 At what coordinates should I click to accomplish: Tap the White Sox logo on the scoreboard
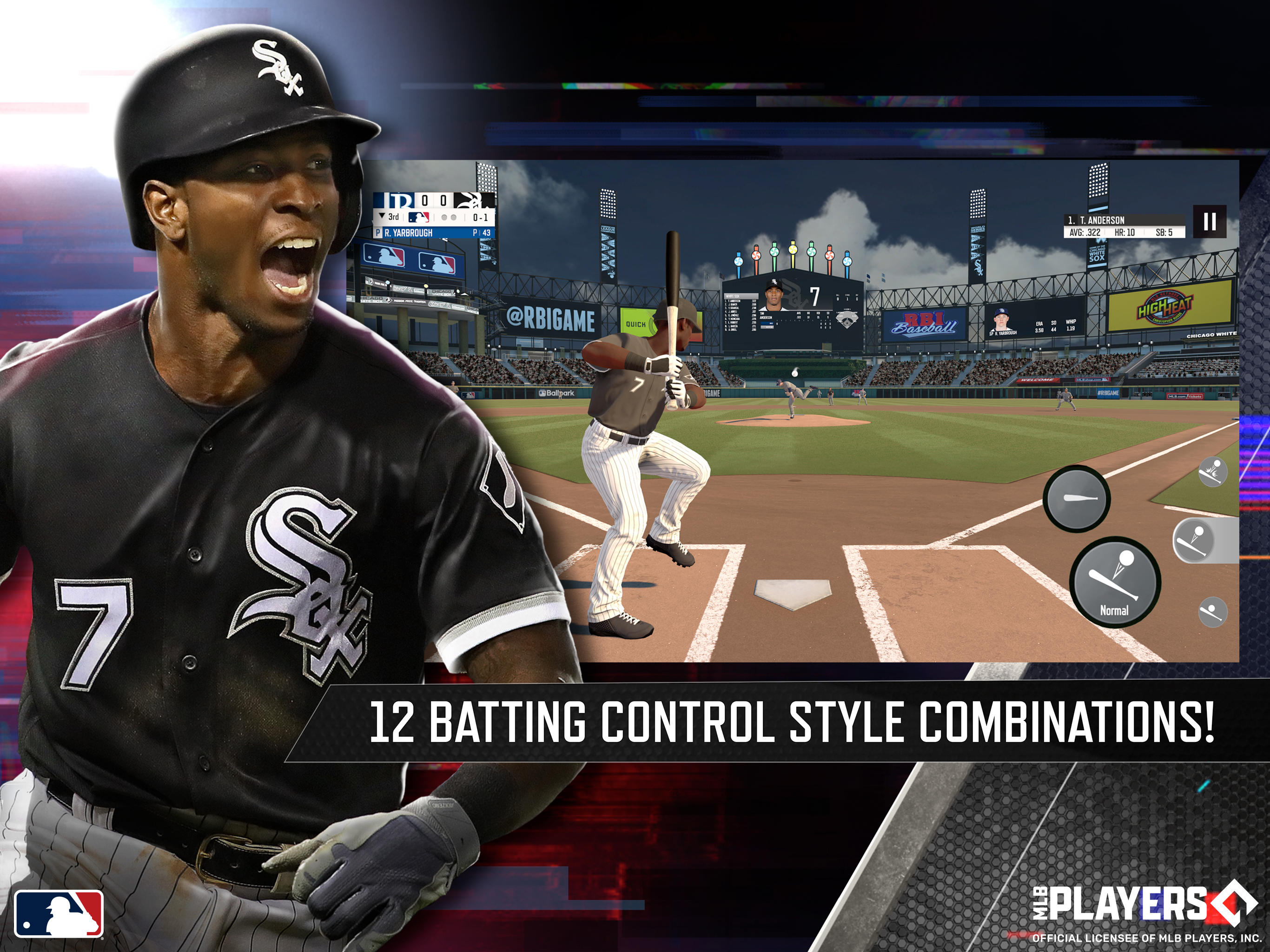point(471,201)
